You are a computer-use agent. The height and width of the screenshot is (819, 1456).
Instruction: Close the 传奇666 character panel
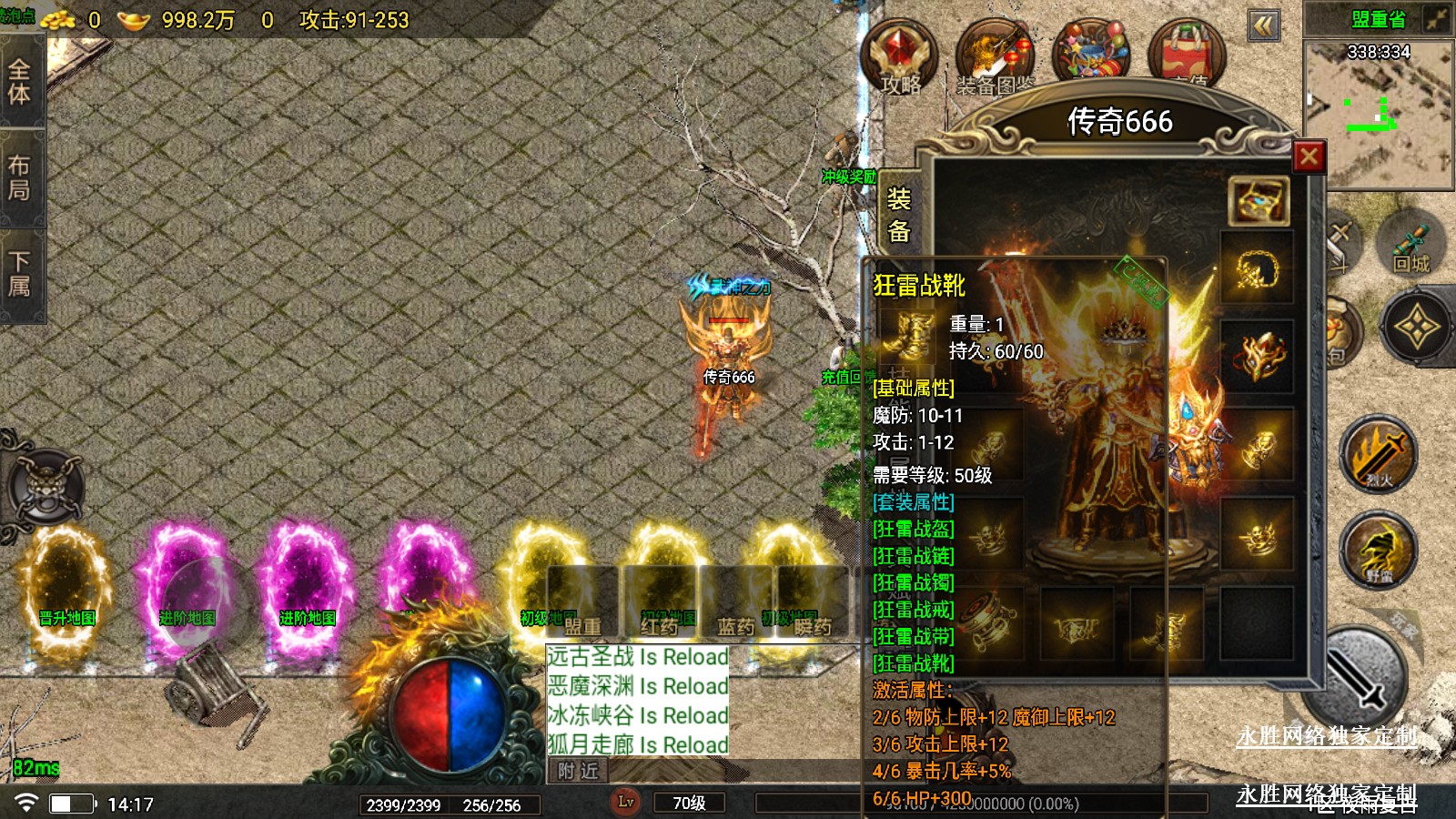(x=1309, y=157)
